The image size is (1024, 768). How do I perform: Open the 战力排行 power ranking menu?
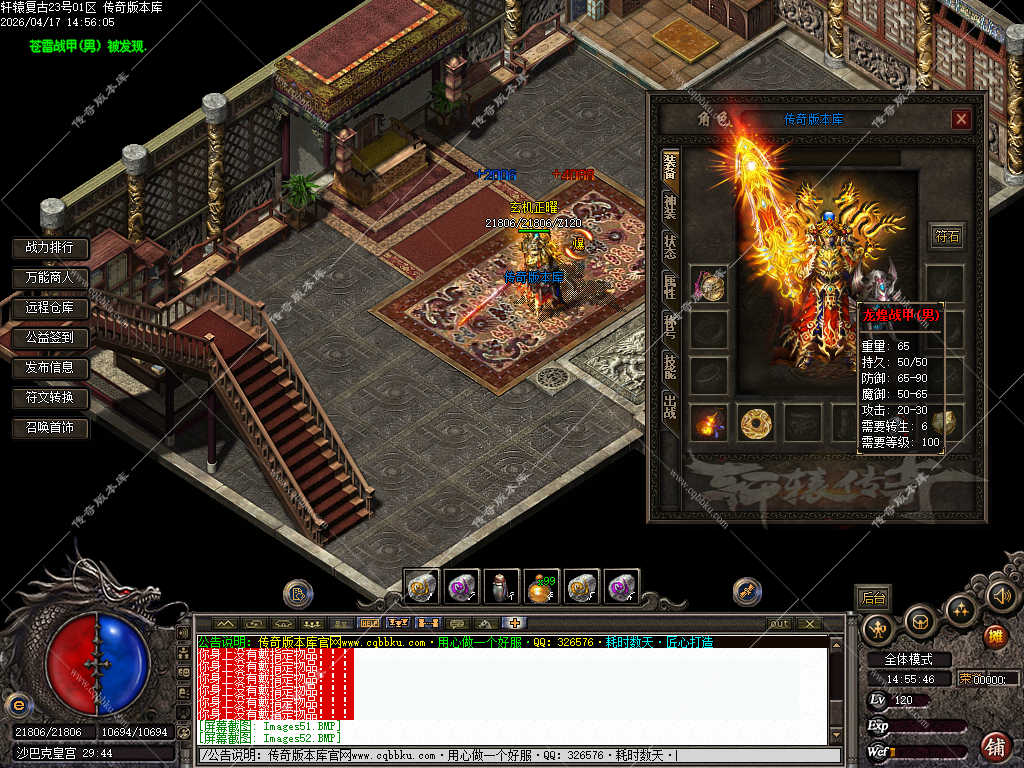tap(50, 247)
